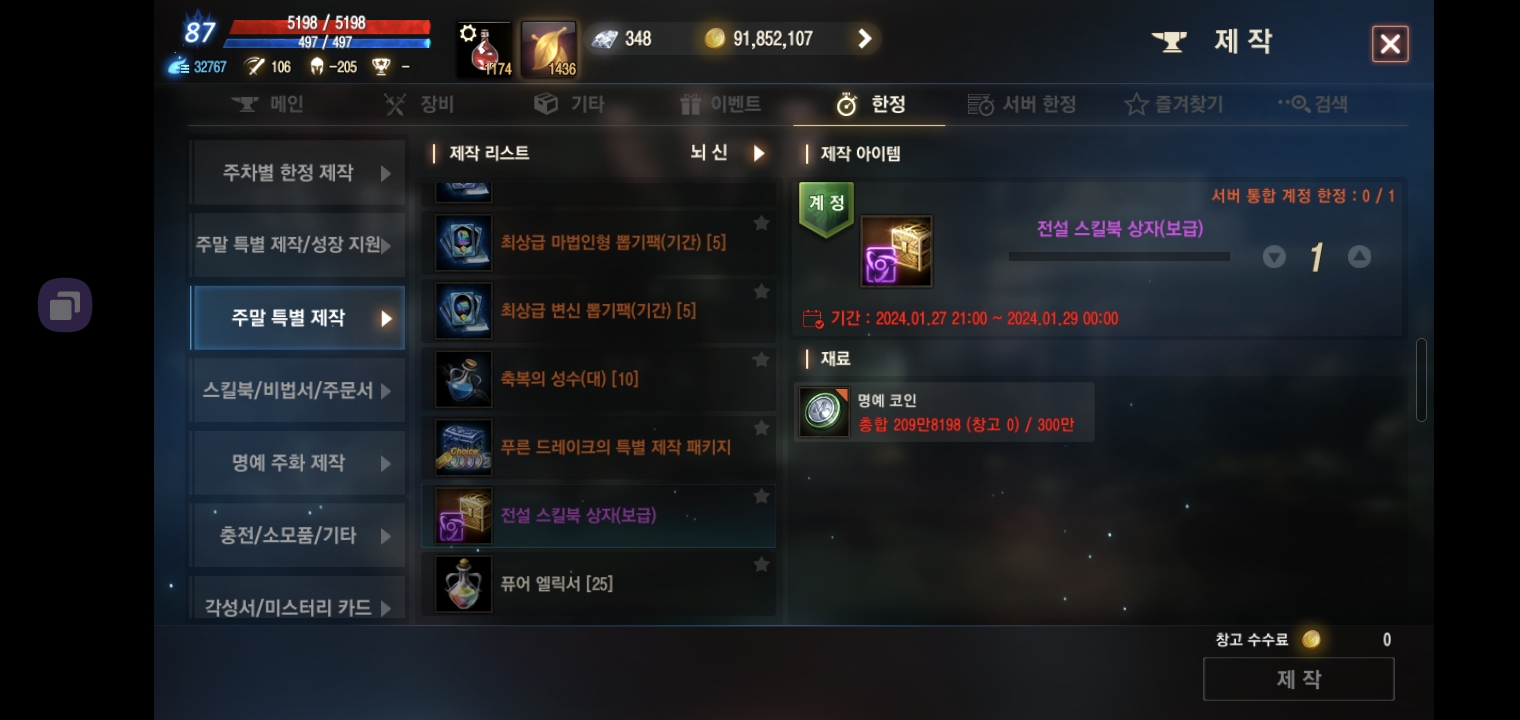The image size is (1520, 720).
Task: Click the 명예 코인 material icon
Action: (823, 411)
